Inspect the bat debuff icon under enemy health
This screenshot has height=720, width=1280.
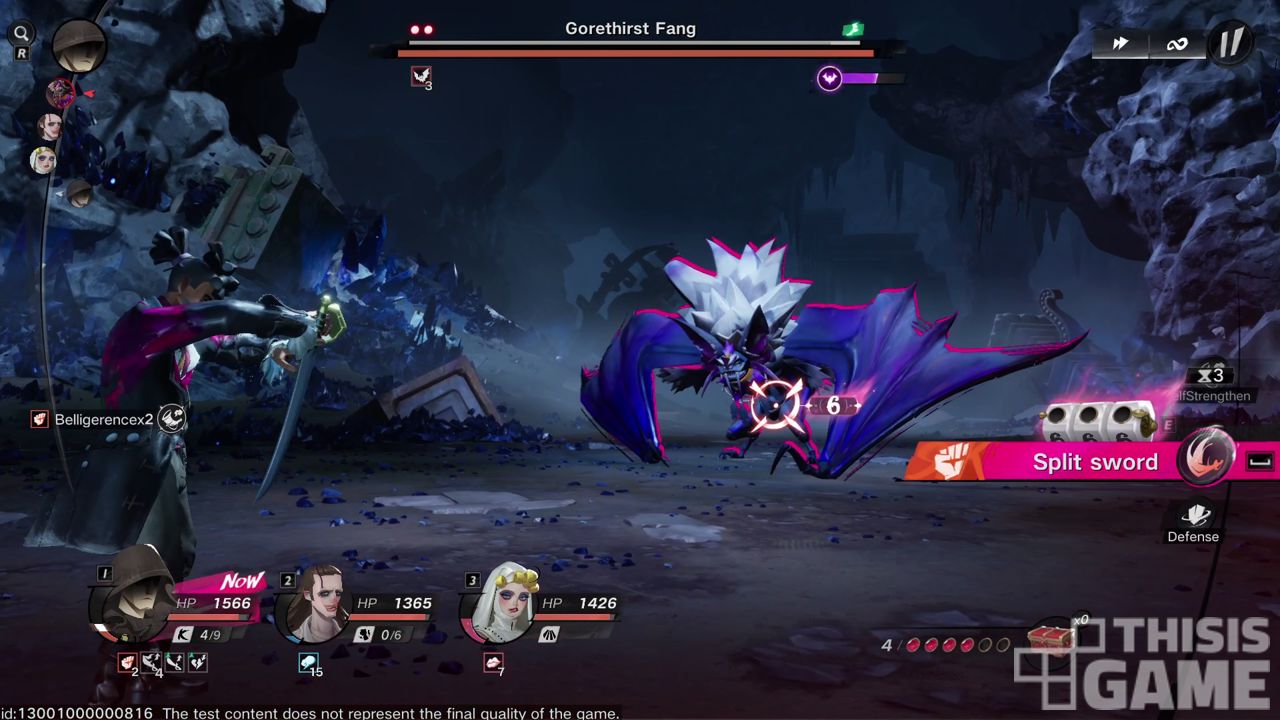click(x=421, y=76)
